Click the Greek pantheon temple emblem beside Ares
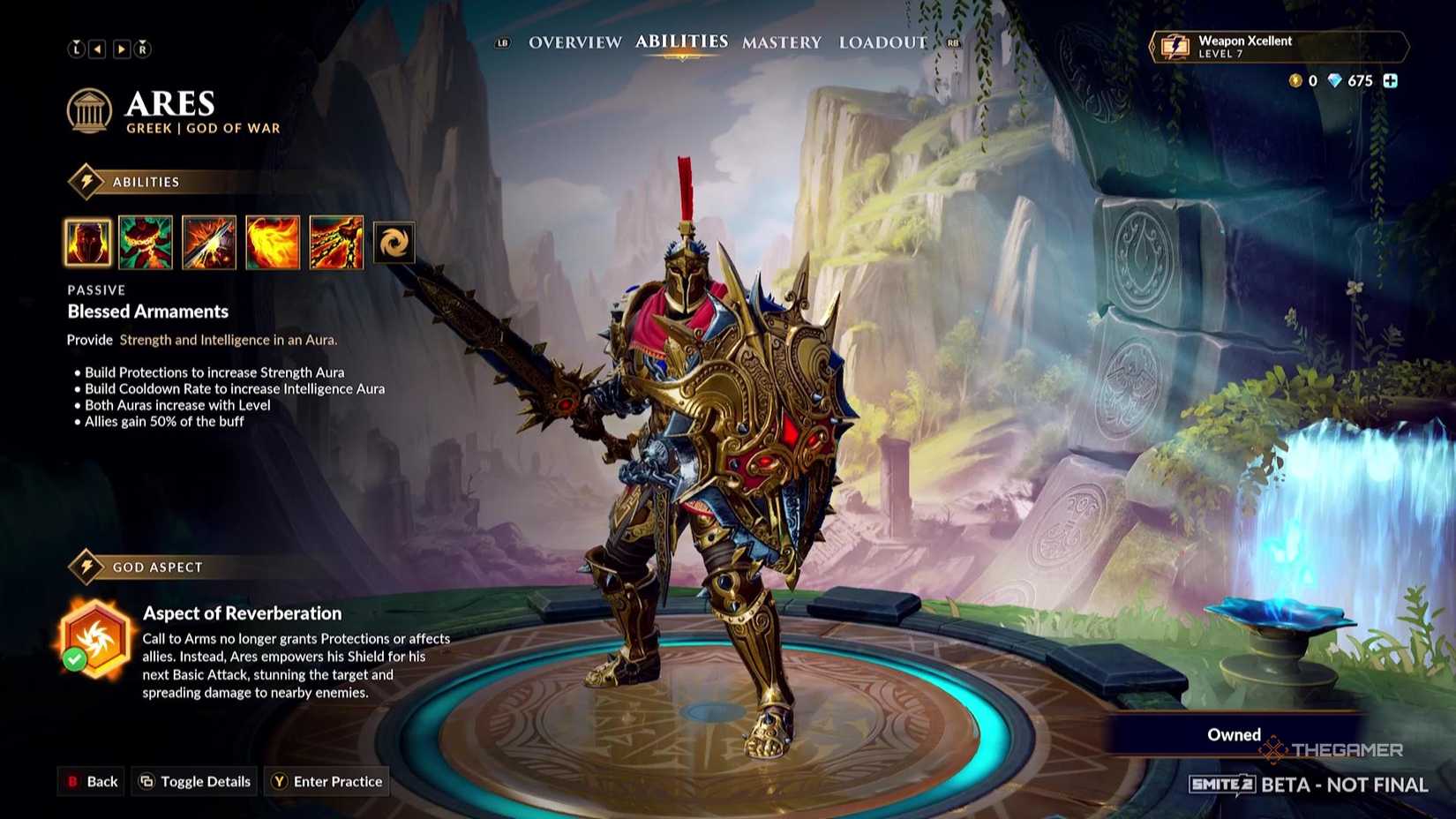 [x=87, y=110]
